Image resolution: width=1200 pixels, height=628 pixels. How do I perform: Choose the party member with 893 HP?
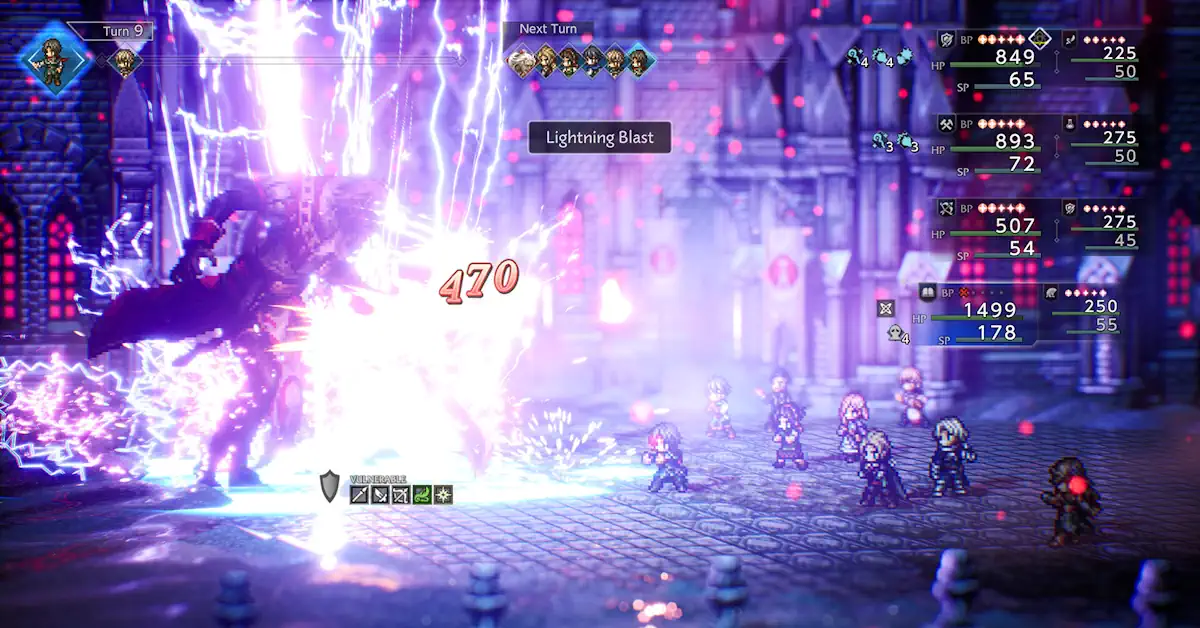point(1014,142)
